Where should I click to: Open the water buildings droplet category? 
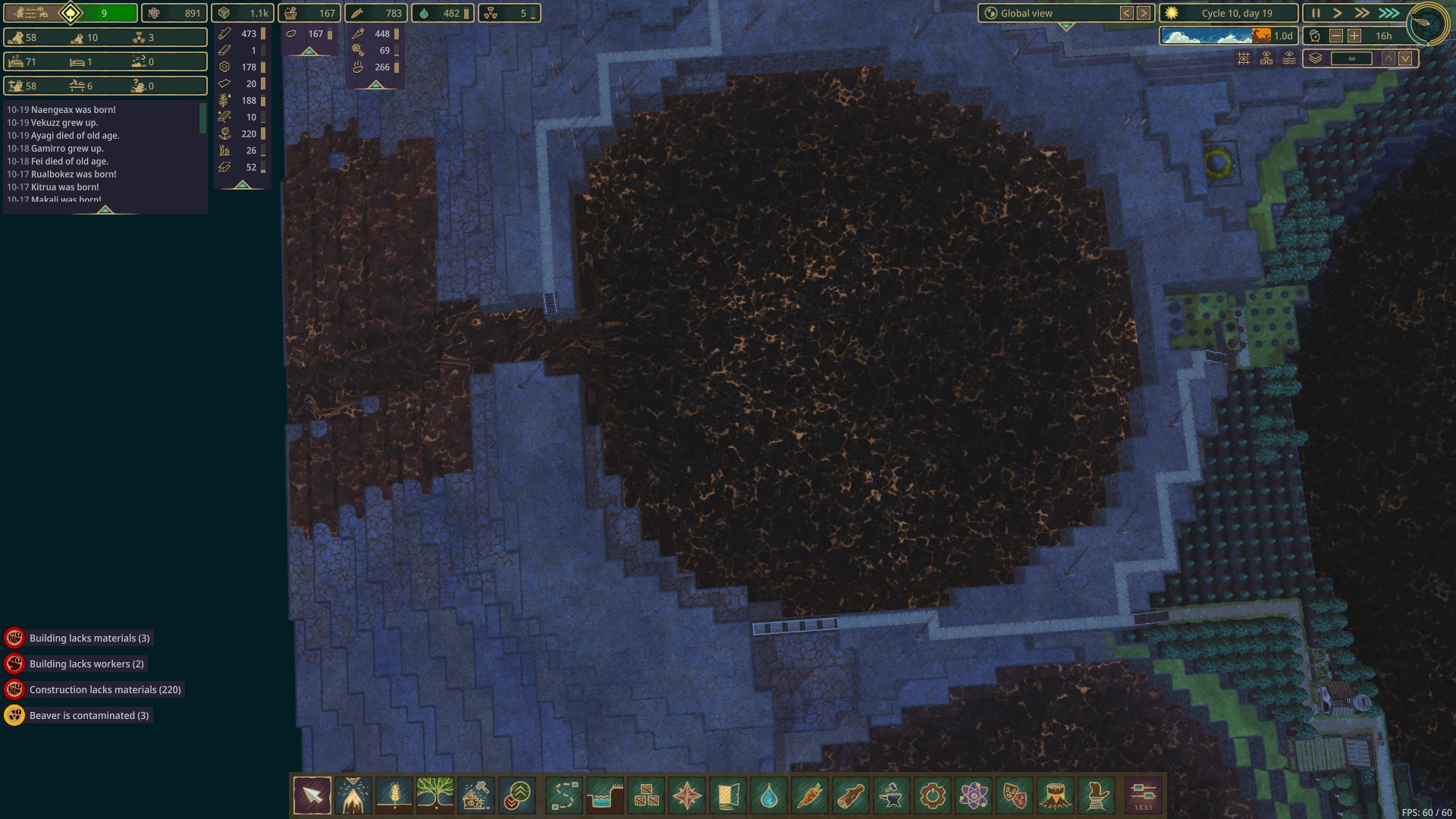point(769,795)
